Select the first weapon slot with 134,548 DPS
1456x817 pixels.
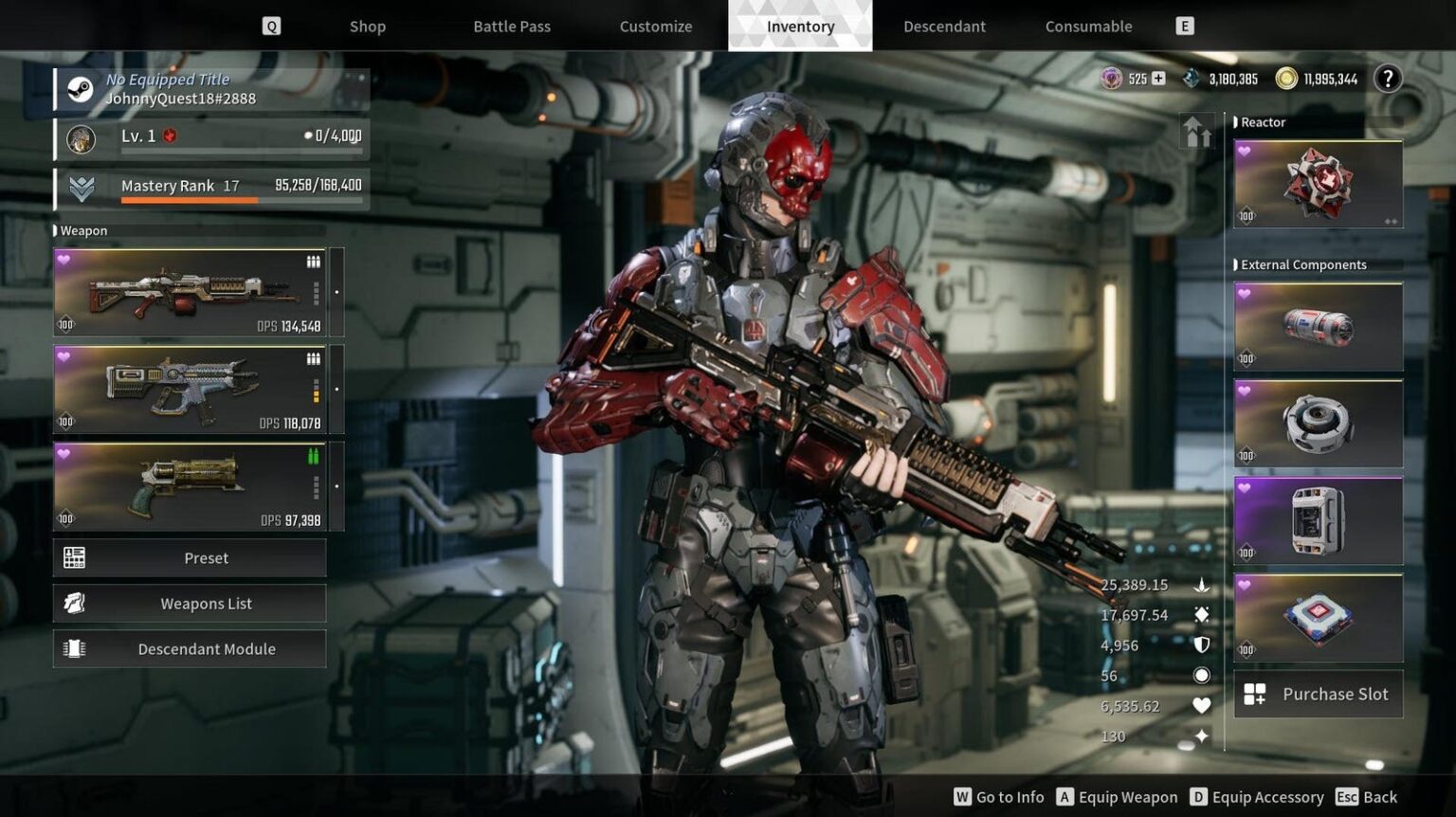(x=190, y=292)
